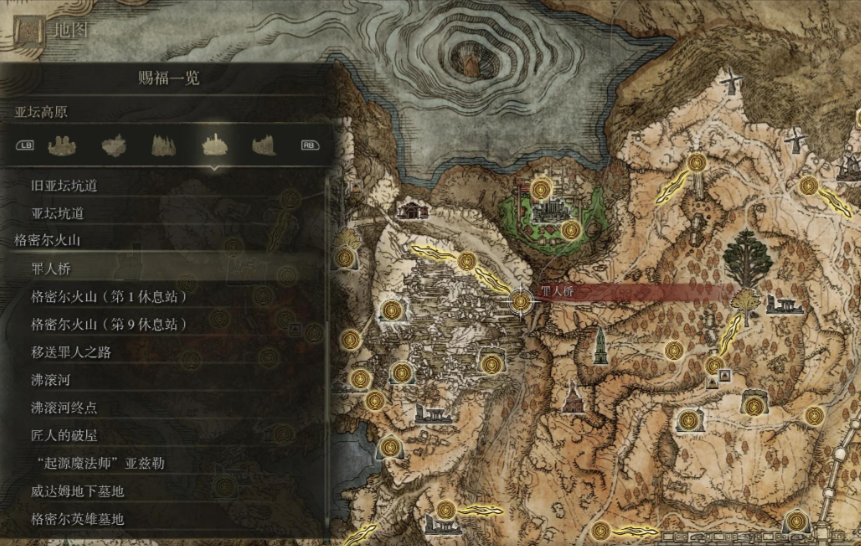Choose the 亚坛坑道 grace entry
This screenshot has height=546, width=861.
[58, 213]
